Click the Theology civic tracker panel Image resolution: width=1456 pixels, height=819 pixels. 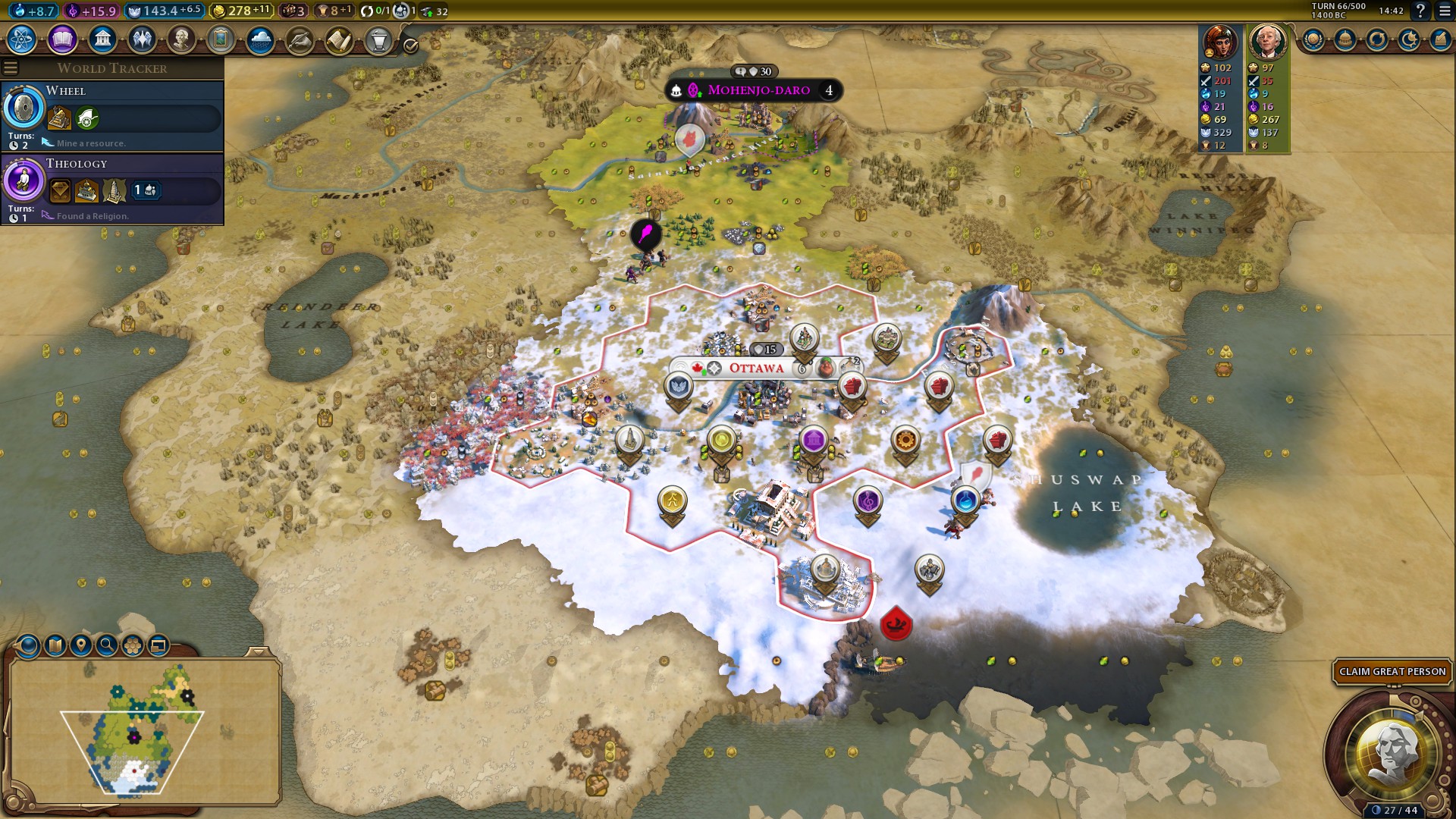[x=114, y=188]
